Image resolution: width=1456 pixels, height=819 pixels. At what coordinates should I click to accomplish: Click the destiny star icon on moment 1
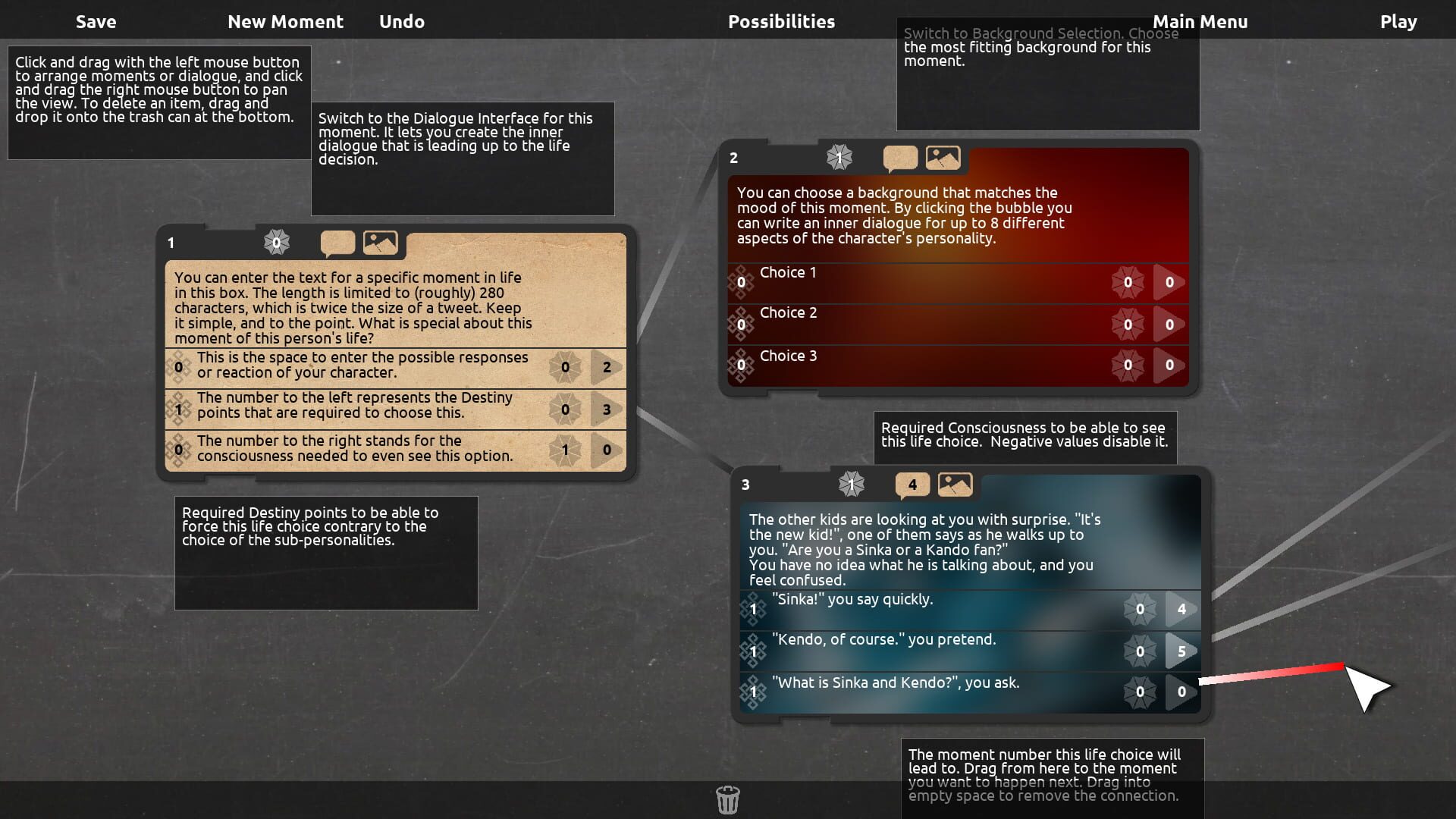coord(276,243)
